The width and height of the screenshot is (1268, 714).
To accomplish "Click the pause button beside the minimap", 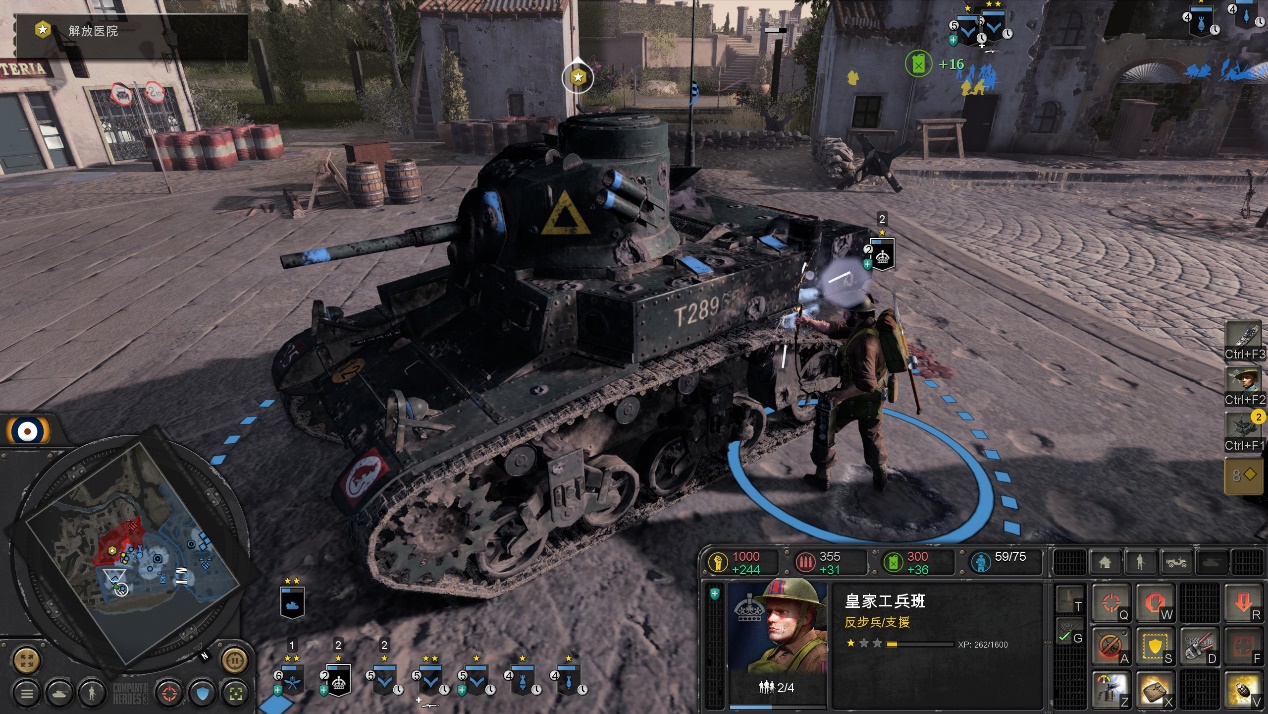I will (x=234, y=660).
